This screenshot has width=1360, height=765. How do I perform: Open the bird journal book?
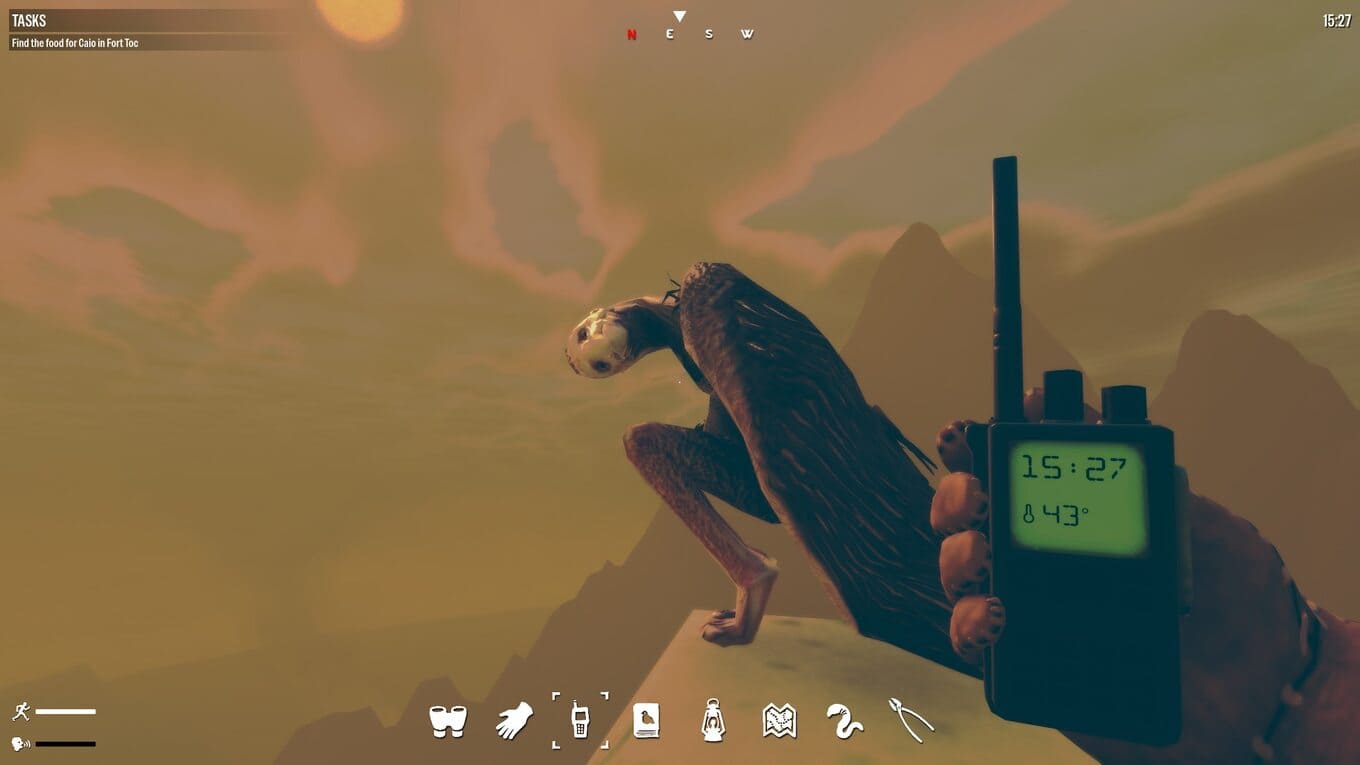pos(646,720)
